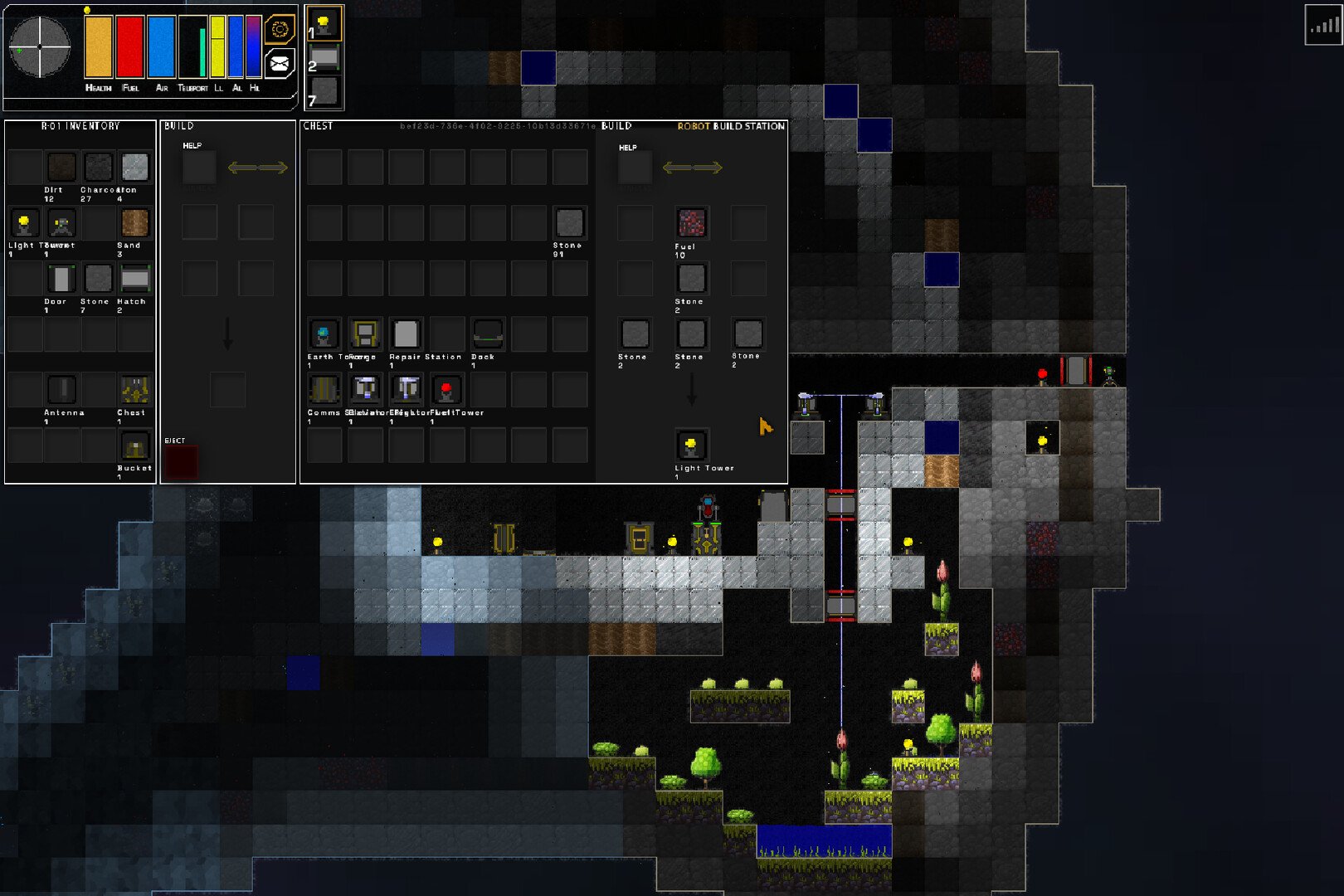Pick up the Dock from the chest
1344x896 pixels.
point(488,334)
